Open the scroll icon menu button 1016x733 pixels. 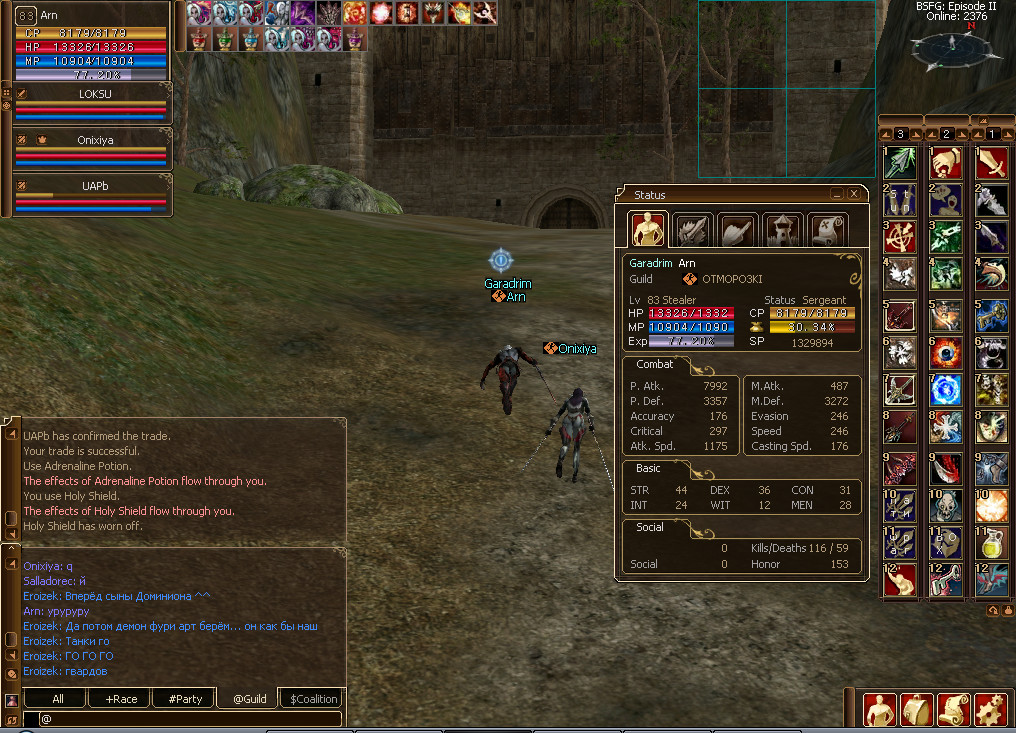coord(953,709)
